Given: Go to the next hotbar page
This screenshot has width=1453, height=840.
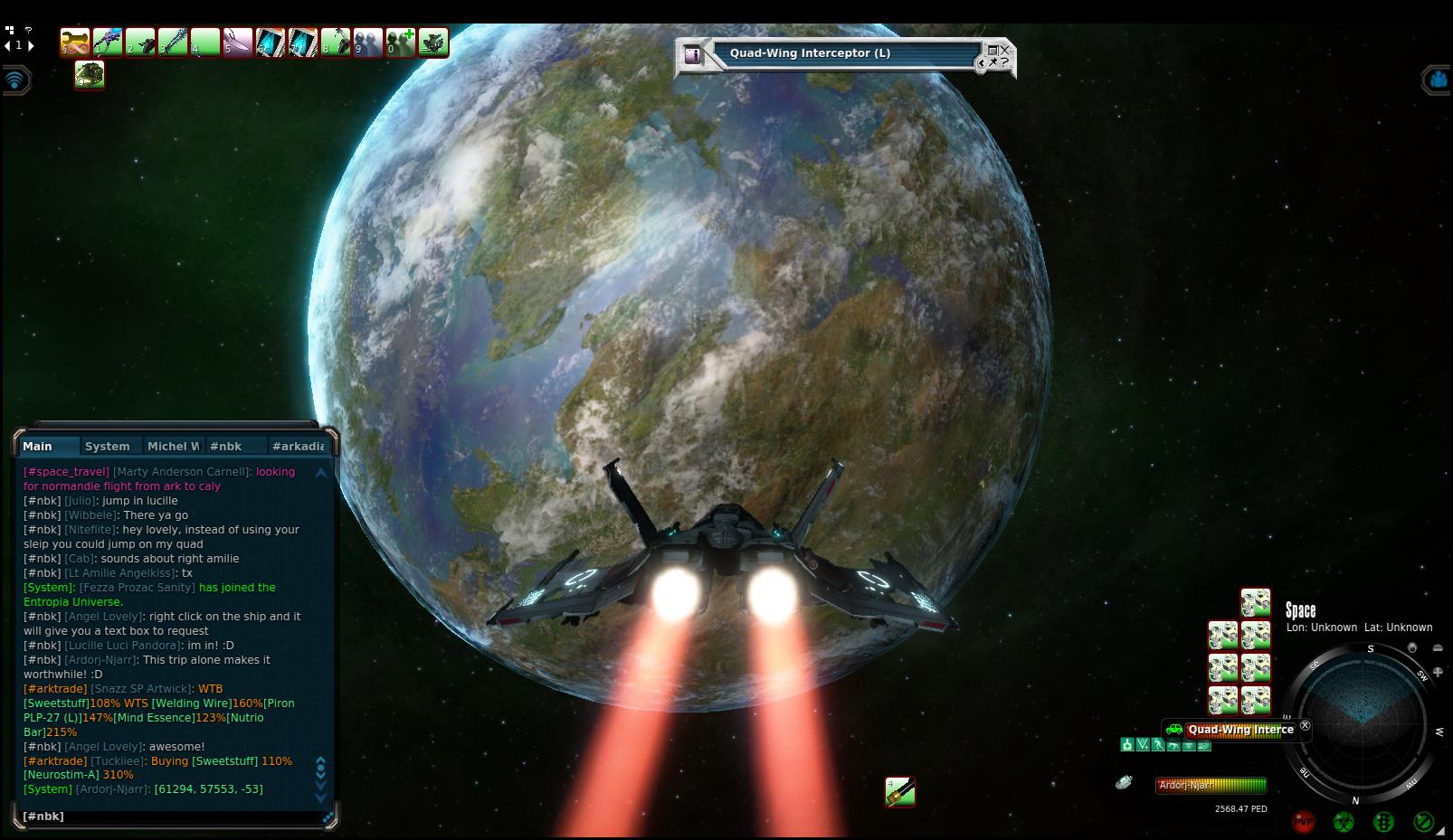Looking at the screenshot, I should [x=32, y=45].
